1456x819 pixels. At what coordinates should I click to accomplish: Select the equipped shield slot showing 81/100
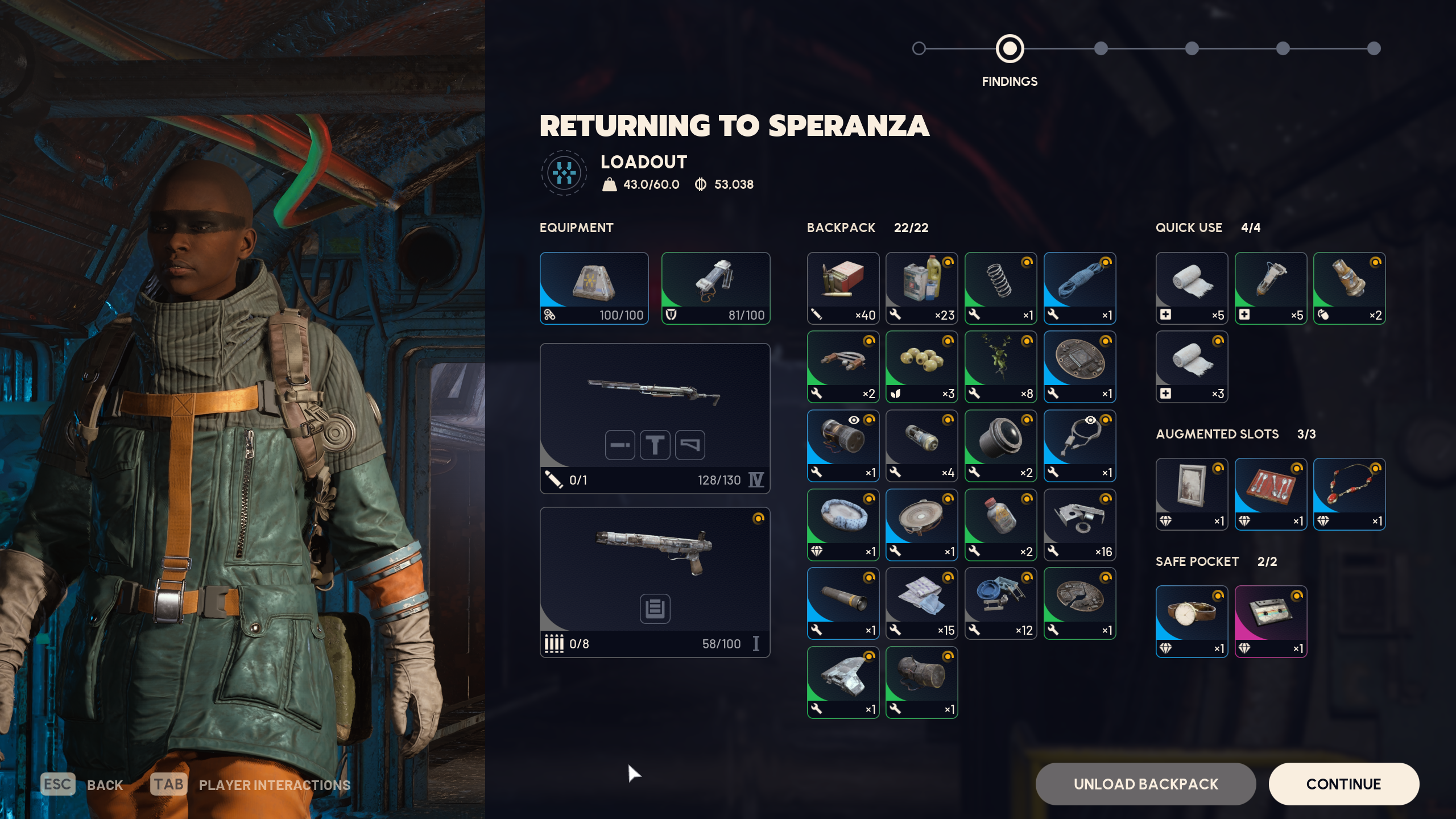tap(715, 288)
